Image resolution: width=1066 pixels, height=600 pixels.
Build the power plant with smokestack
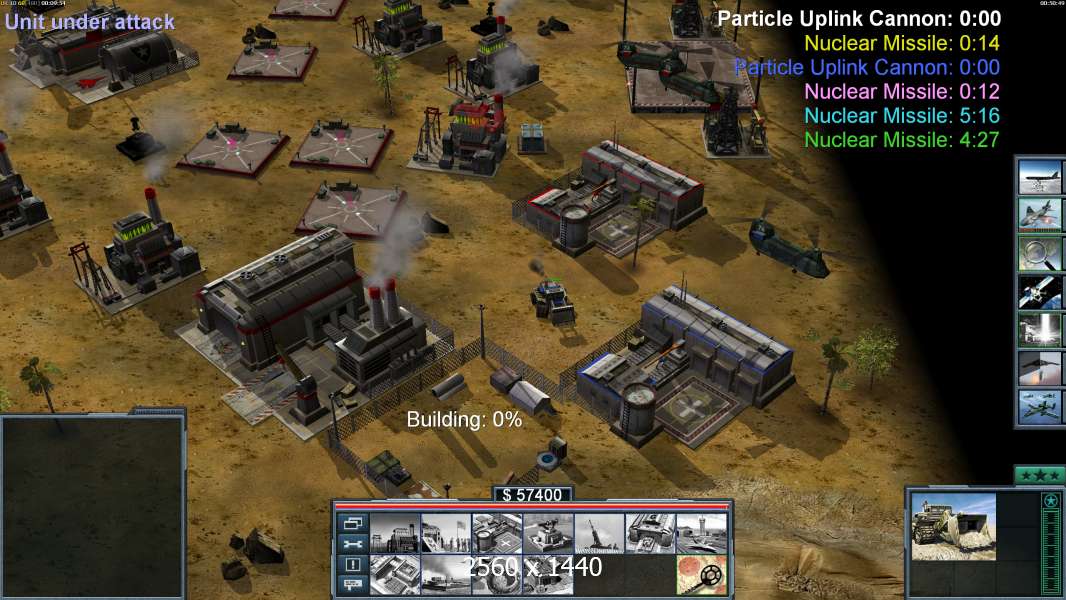point(393,533)
